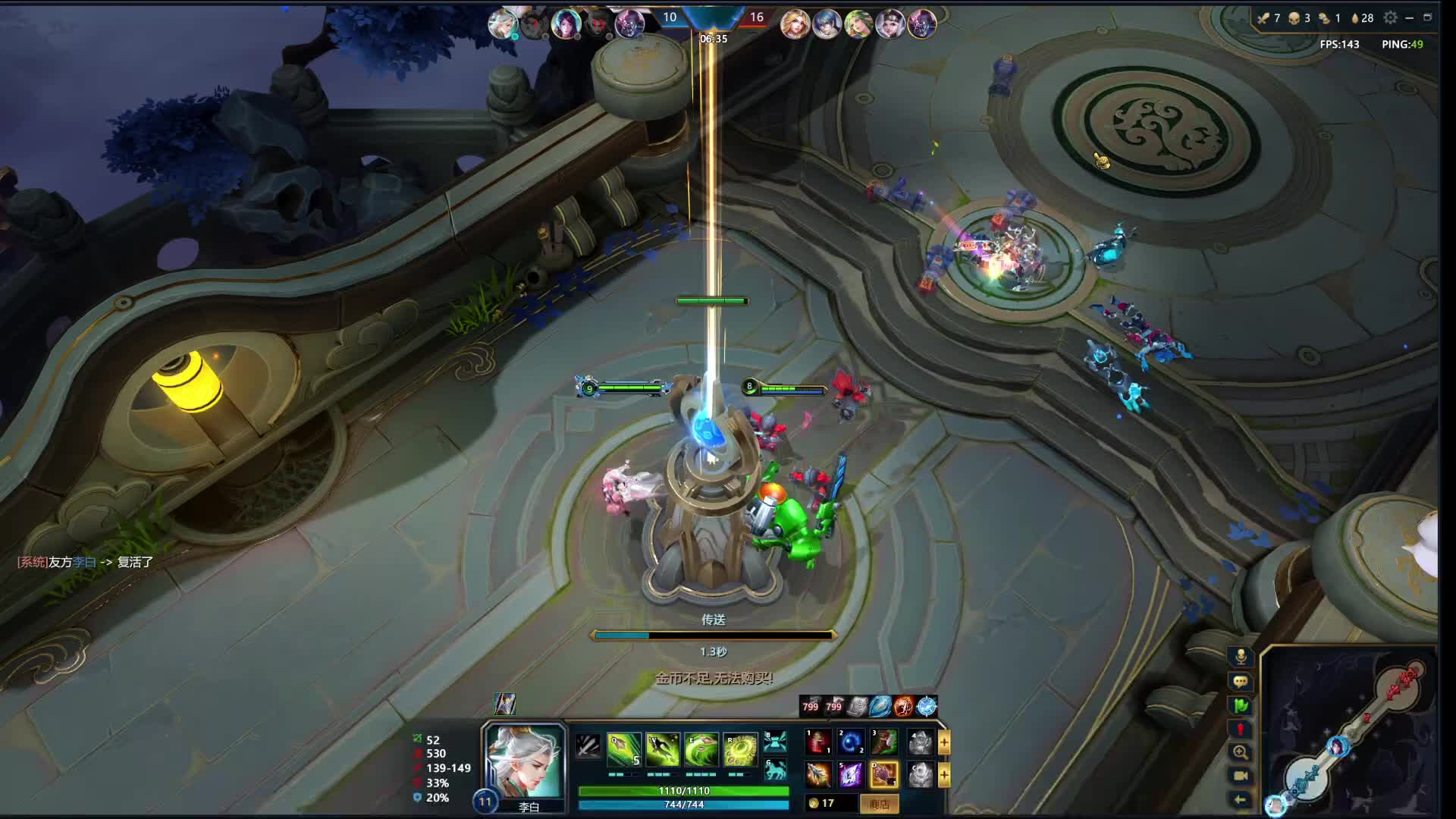This screenshot has width=1456, height=819.
Task: Click the highlighted D summoner spell slot
Action: 884,774
